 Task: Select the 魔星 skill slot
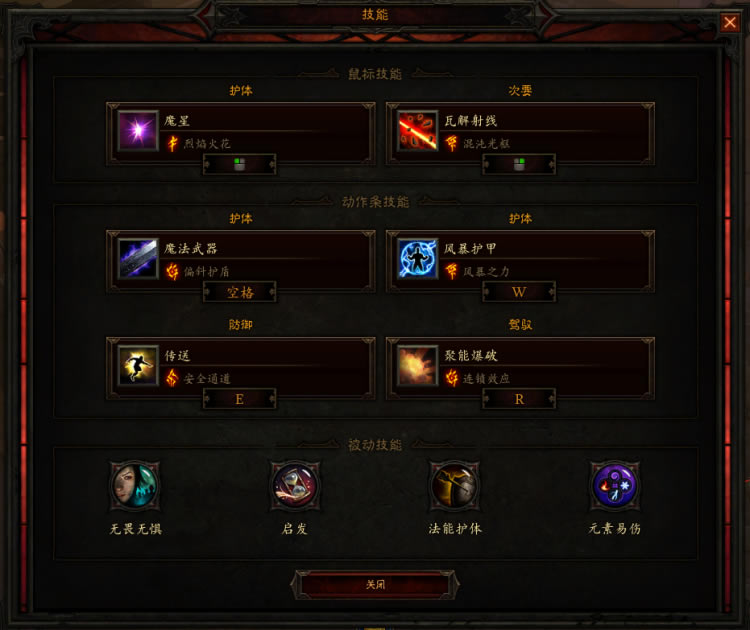coord(242,130)
